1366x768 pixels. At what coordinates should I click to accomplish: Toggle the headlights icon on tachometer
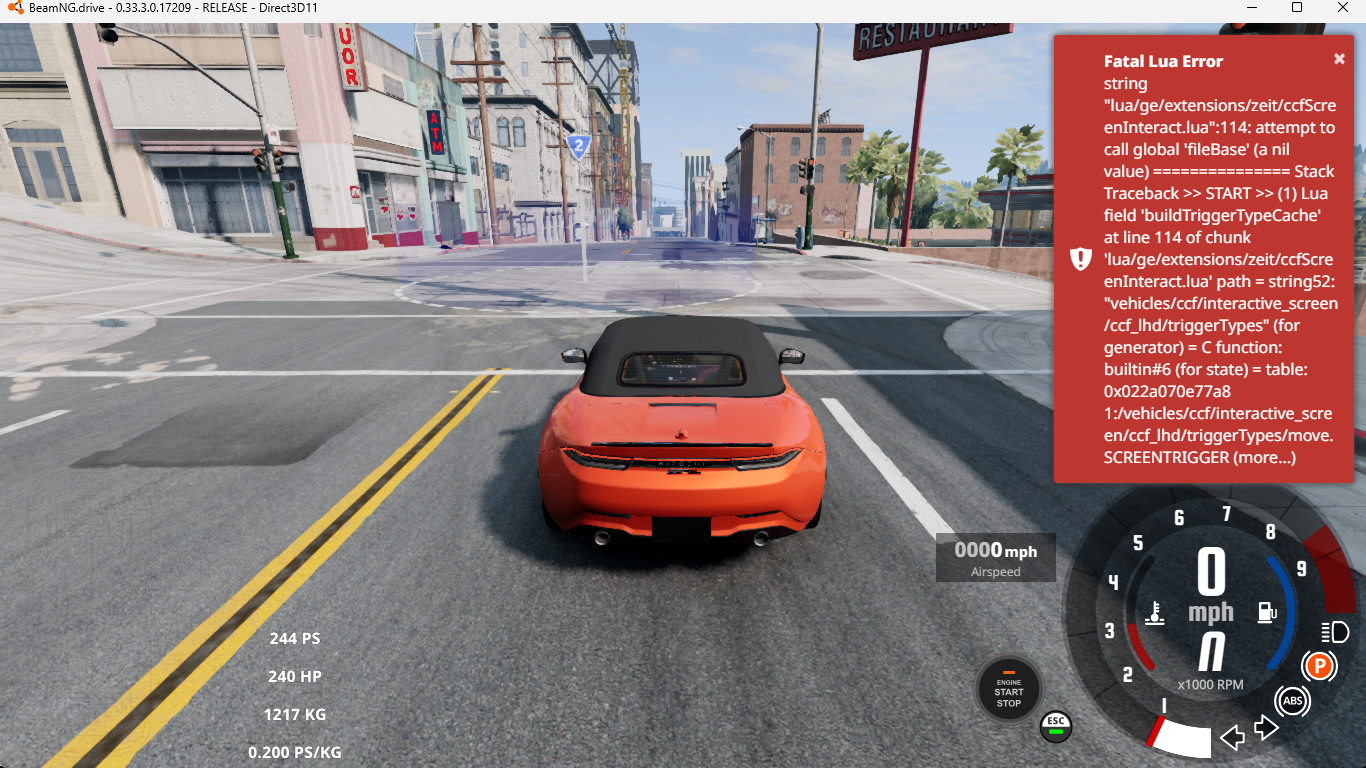(x=1334, y=632)
